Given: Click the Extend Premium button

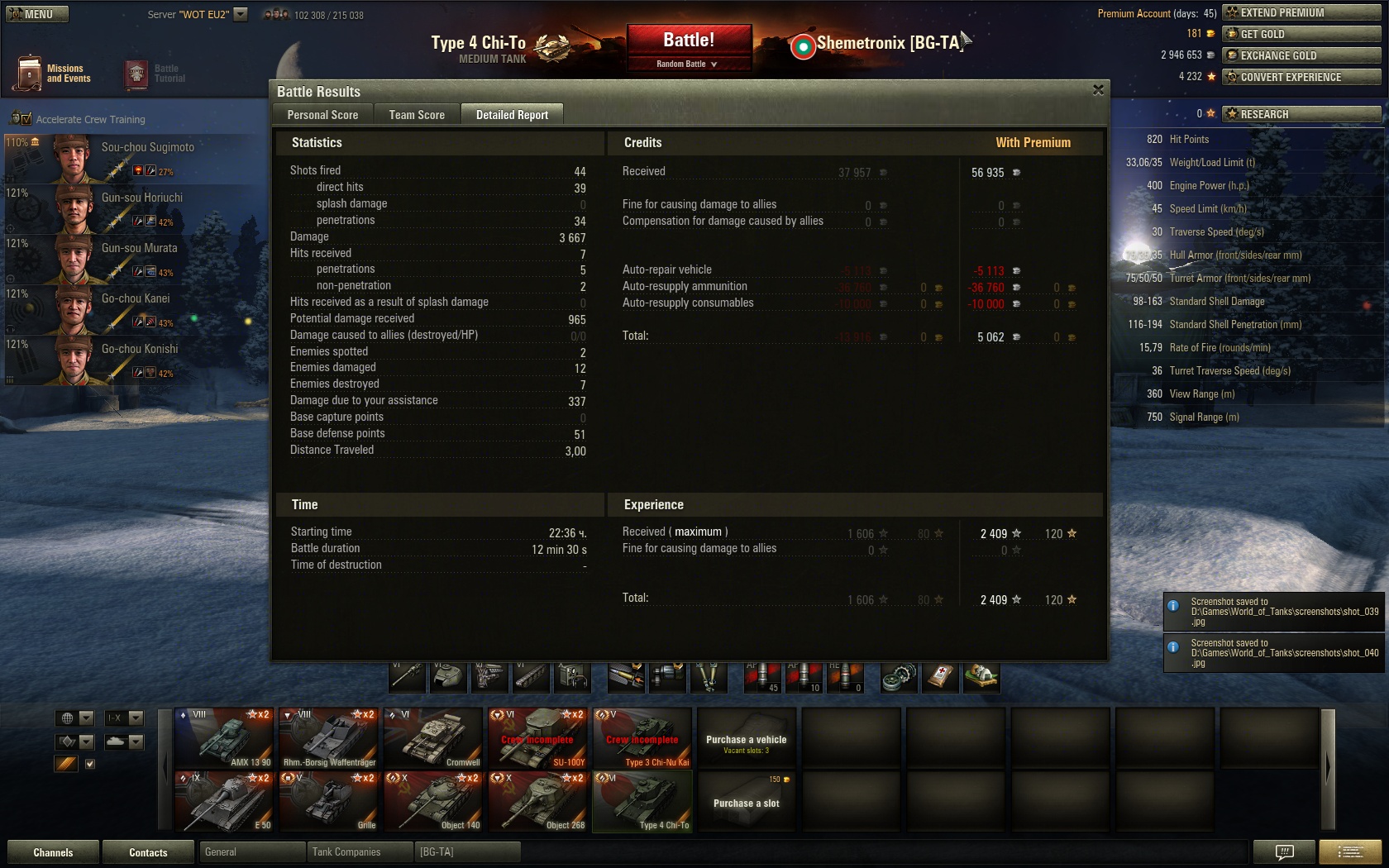Looking at the screenshot, I should coord(1301,12).
